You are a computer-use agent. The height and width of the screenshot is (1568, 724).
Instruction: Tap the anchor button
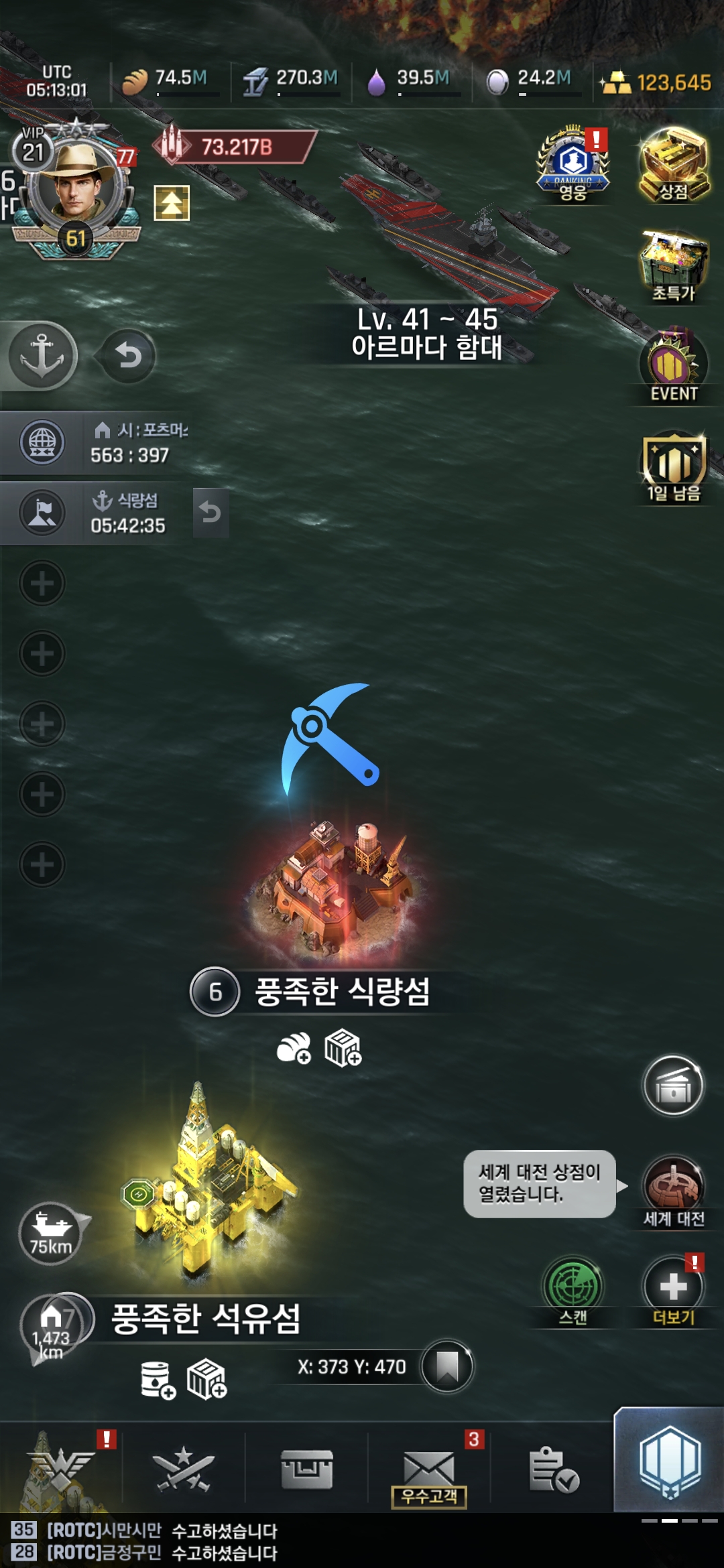(43, 355)
